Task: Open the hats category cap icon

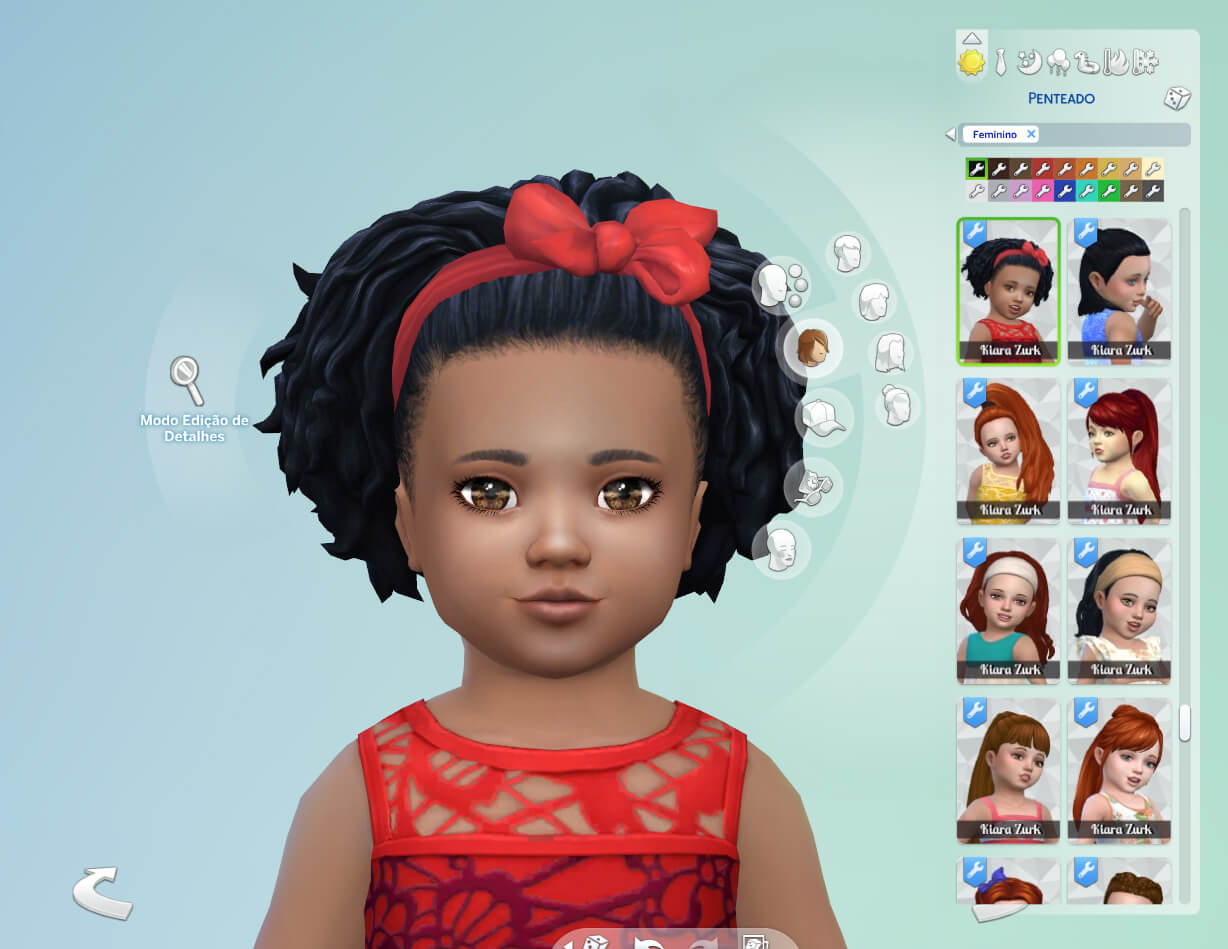Action: [x=823, y=417]
